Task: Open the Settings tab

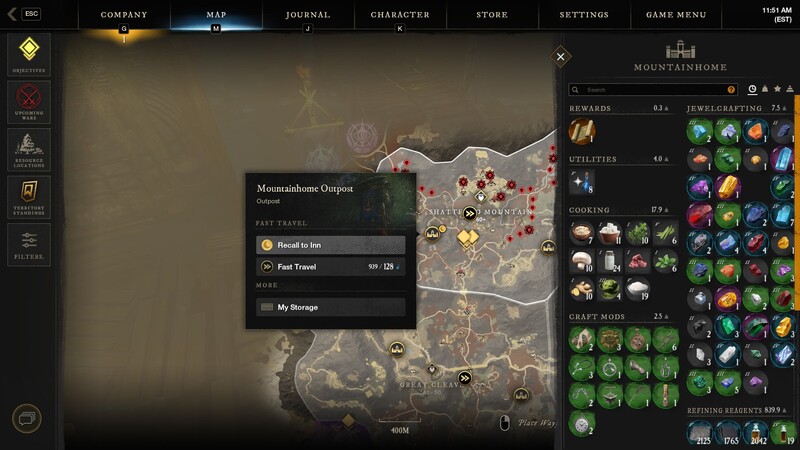Action: pyautogui.click(x=584, y=15)
